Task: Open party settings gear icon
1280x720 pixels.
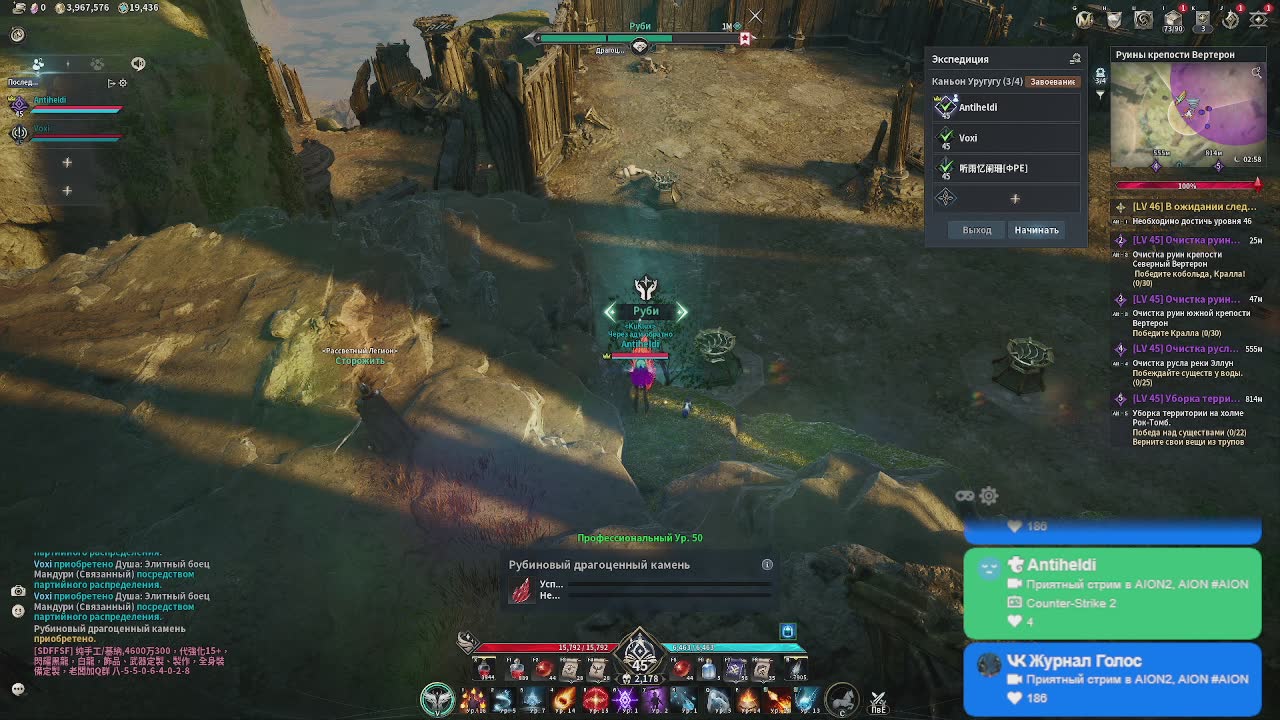Action: [x=123, y=83]
